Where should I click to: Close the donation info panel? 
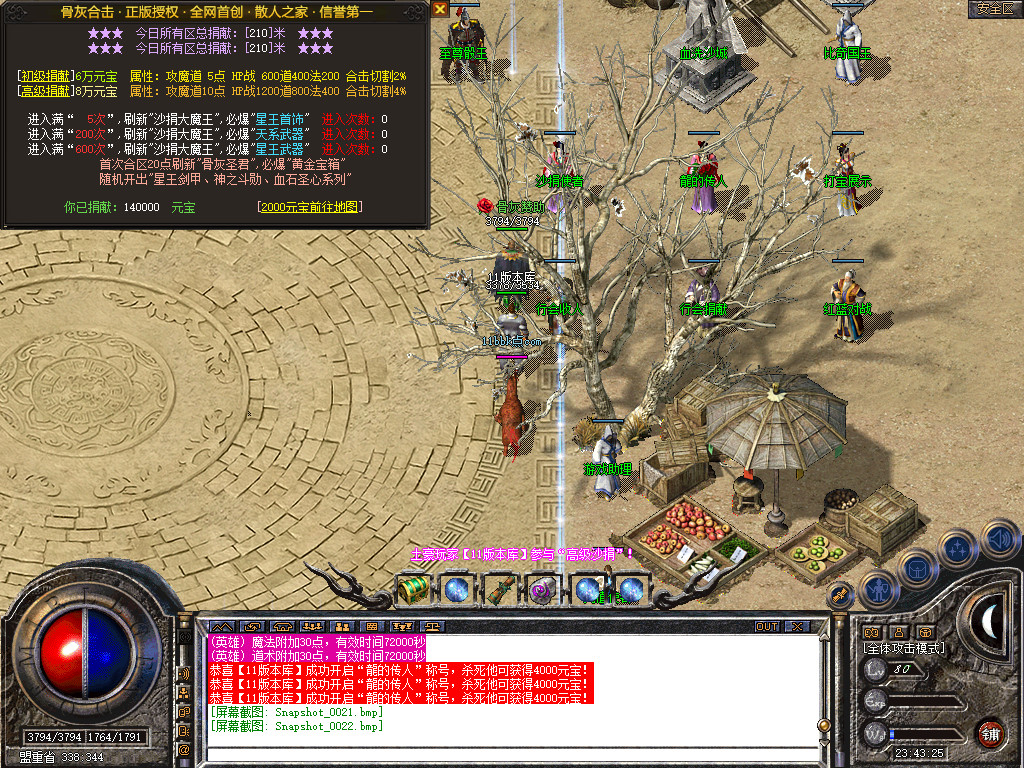click(440, 9)
